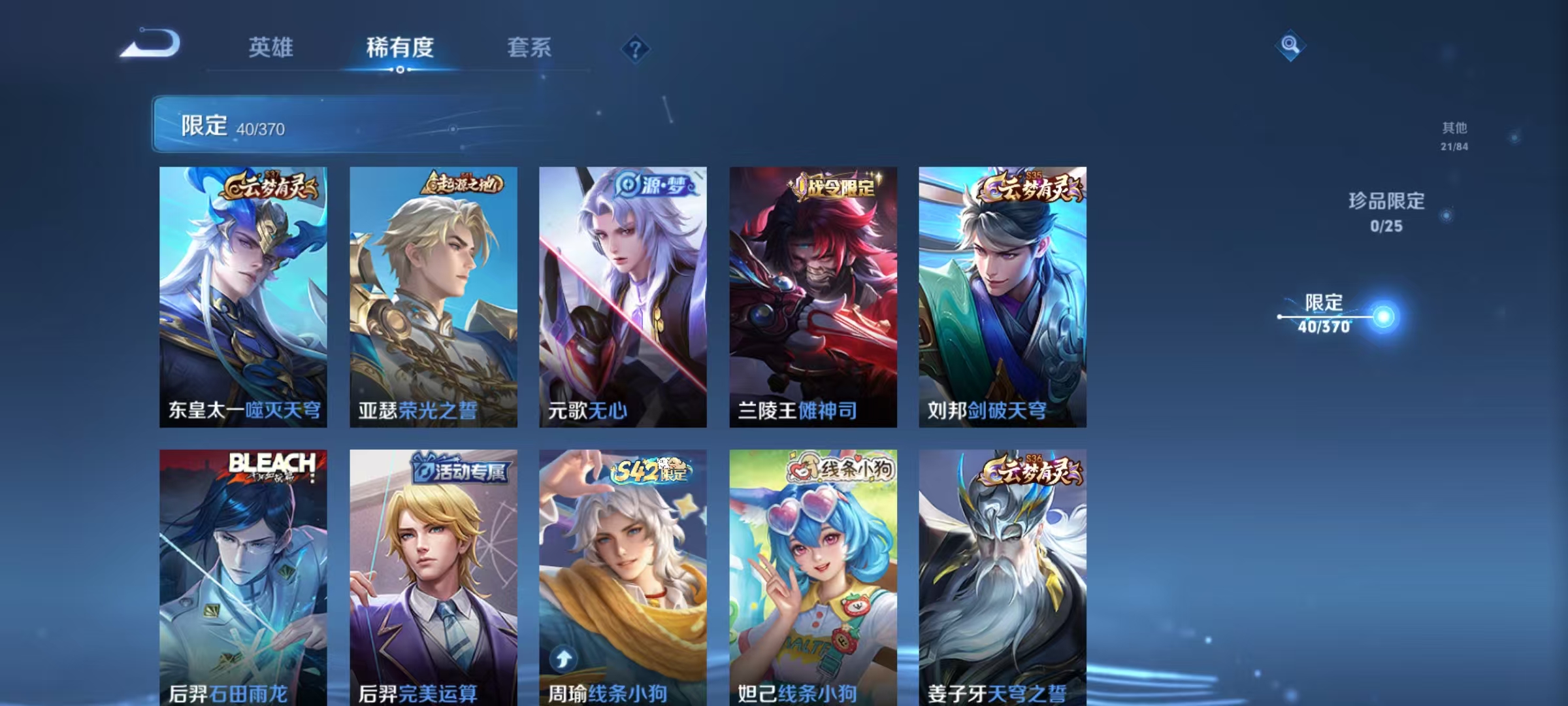Switch to the 英雄 tab
This screenshot has height=706, width=1568.
point(271,48)
